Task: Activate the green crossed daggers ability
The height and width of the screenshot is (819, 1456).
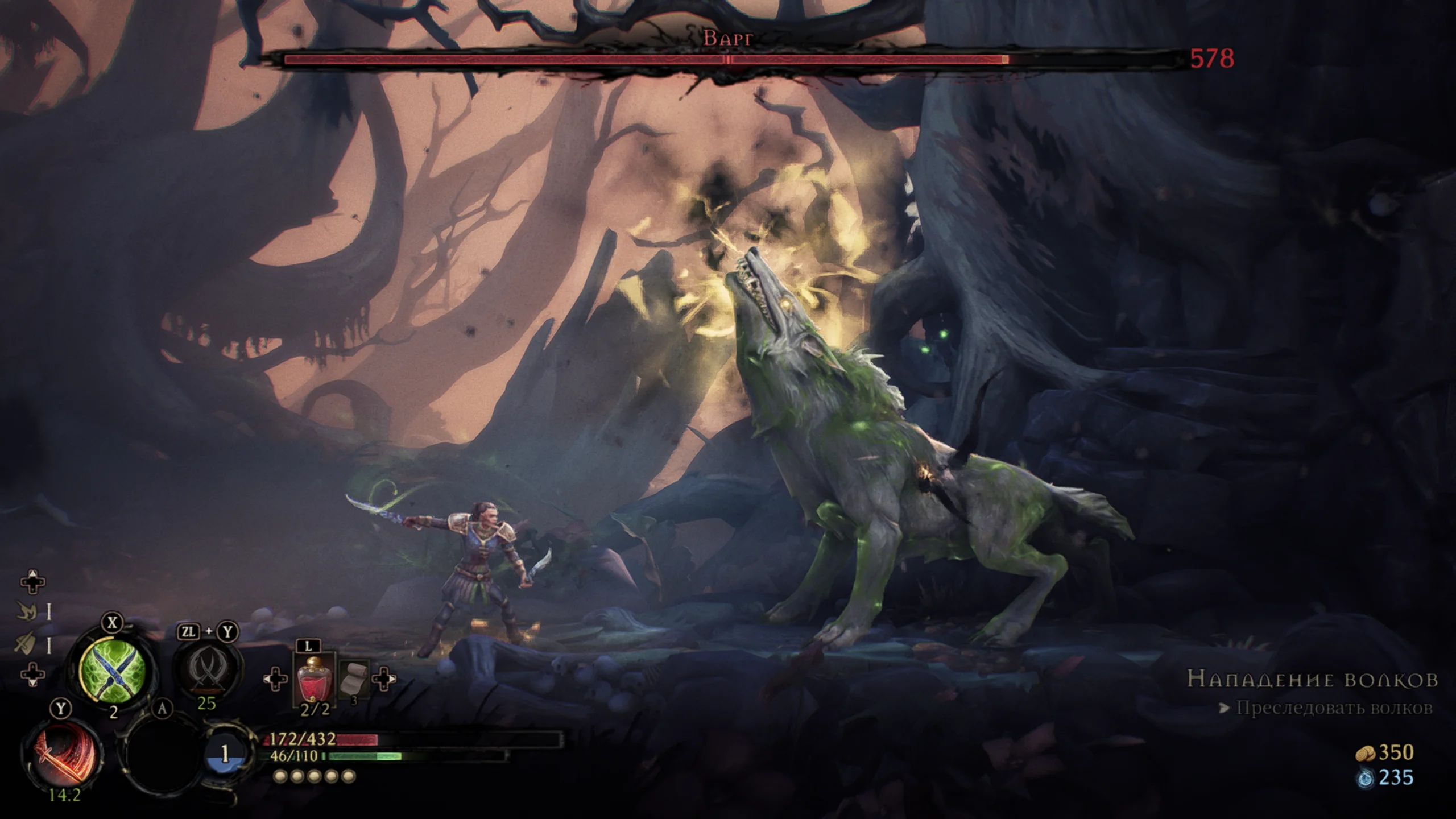Action: [x=111, y=669]
